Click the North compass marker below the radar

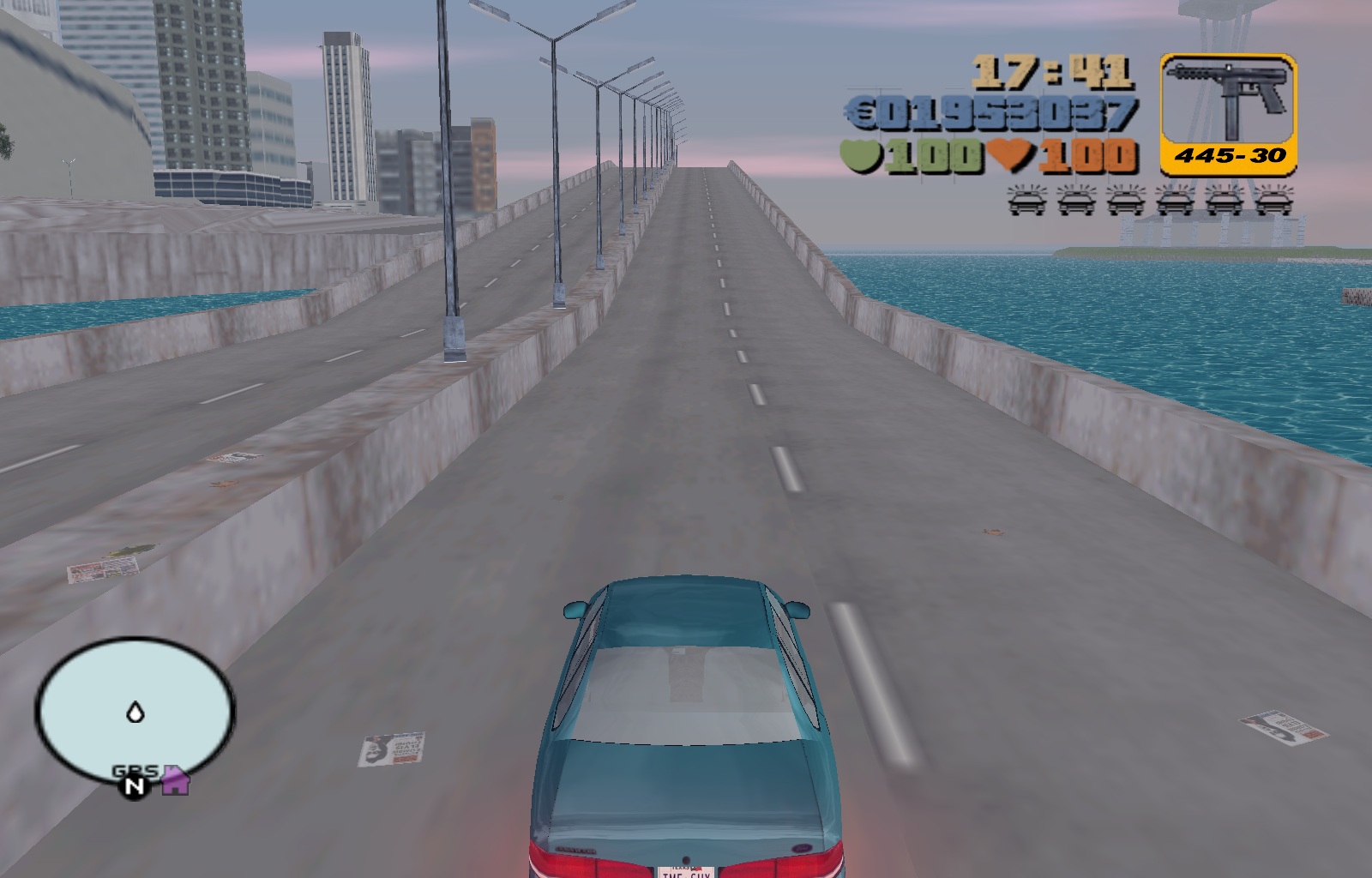point(133,785)
